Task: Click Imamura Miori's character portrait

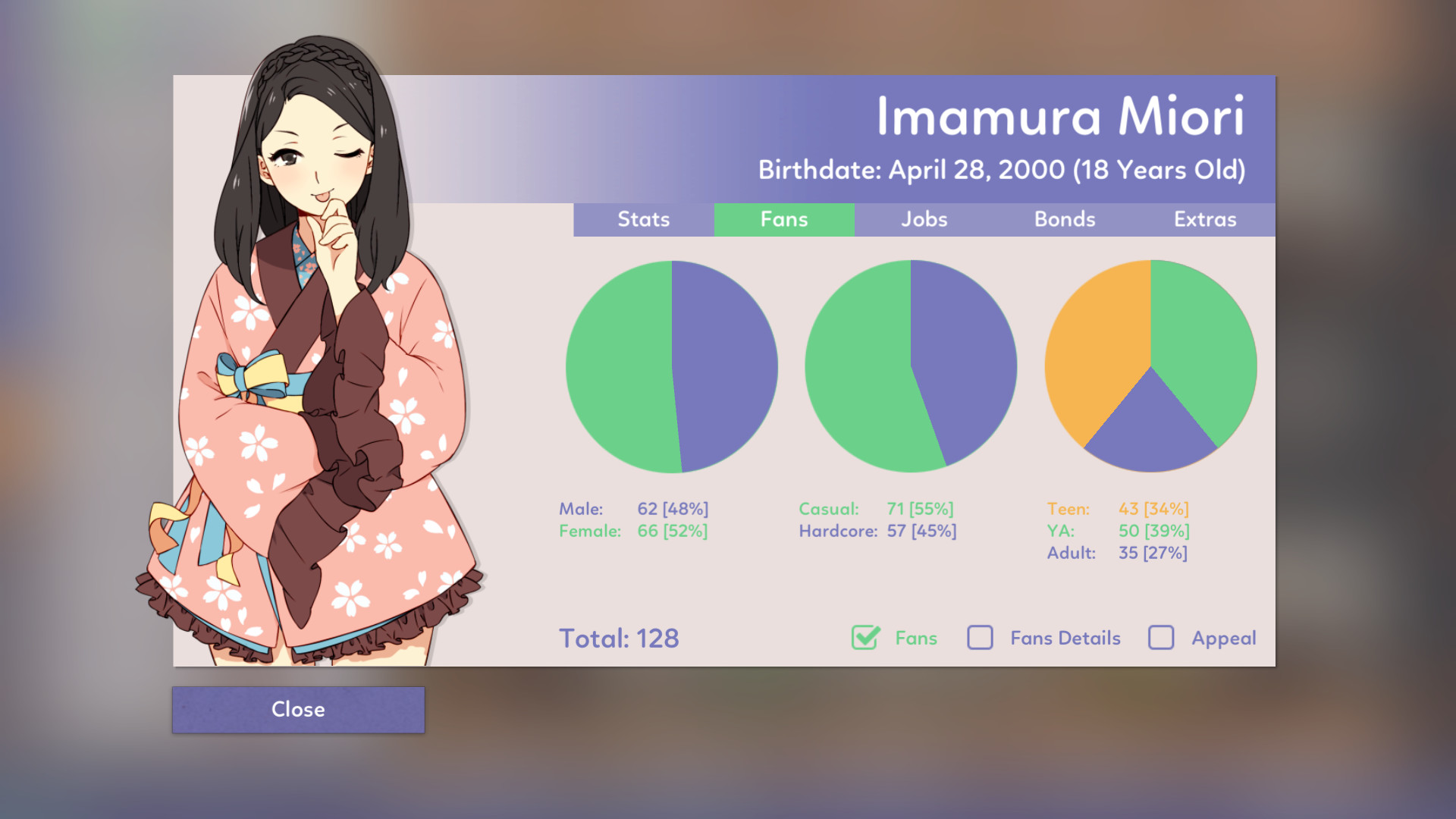Action: (x=318, y=341)
